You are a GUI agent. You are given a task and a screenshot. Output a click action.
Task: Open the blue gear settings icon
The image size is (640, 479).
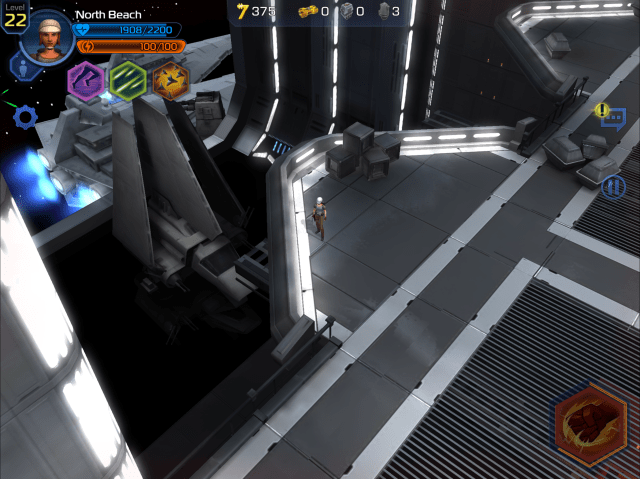tap(25, 116)
